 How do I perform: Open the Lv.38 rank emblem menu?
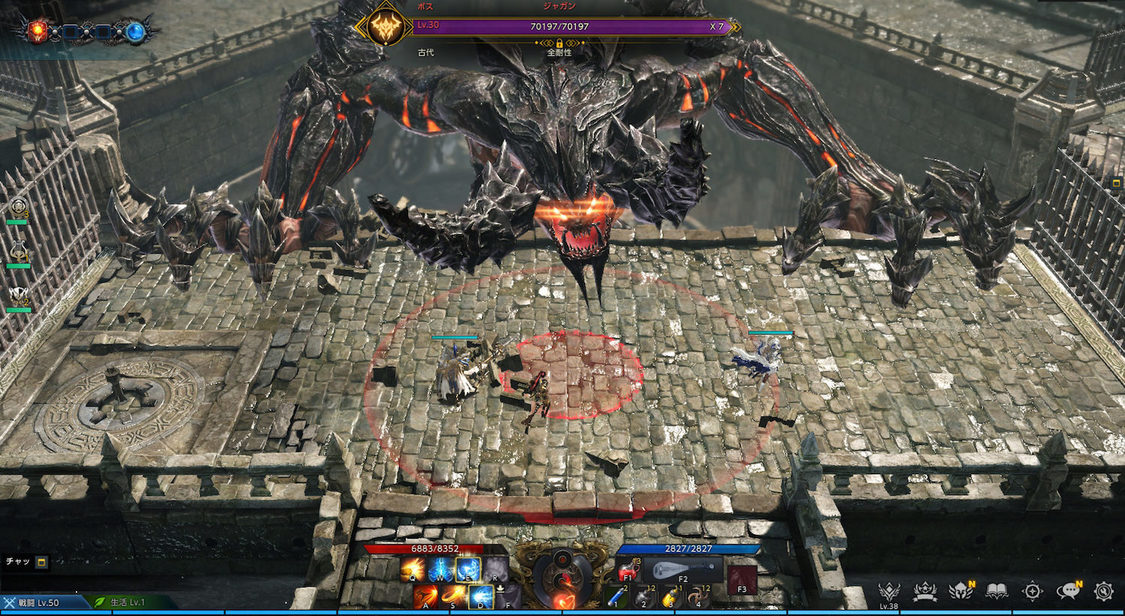[x=887, y=591]
